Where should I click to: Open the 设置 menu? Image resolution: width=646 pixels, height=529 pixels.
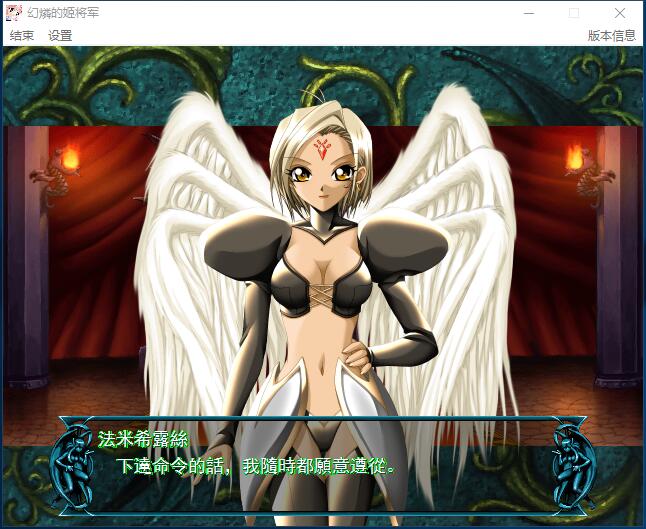pyautogui.click(x=60, y=35)
